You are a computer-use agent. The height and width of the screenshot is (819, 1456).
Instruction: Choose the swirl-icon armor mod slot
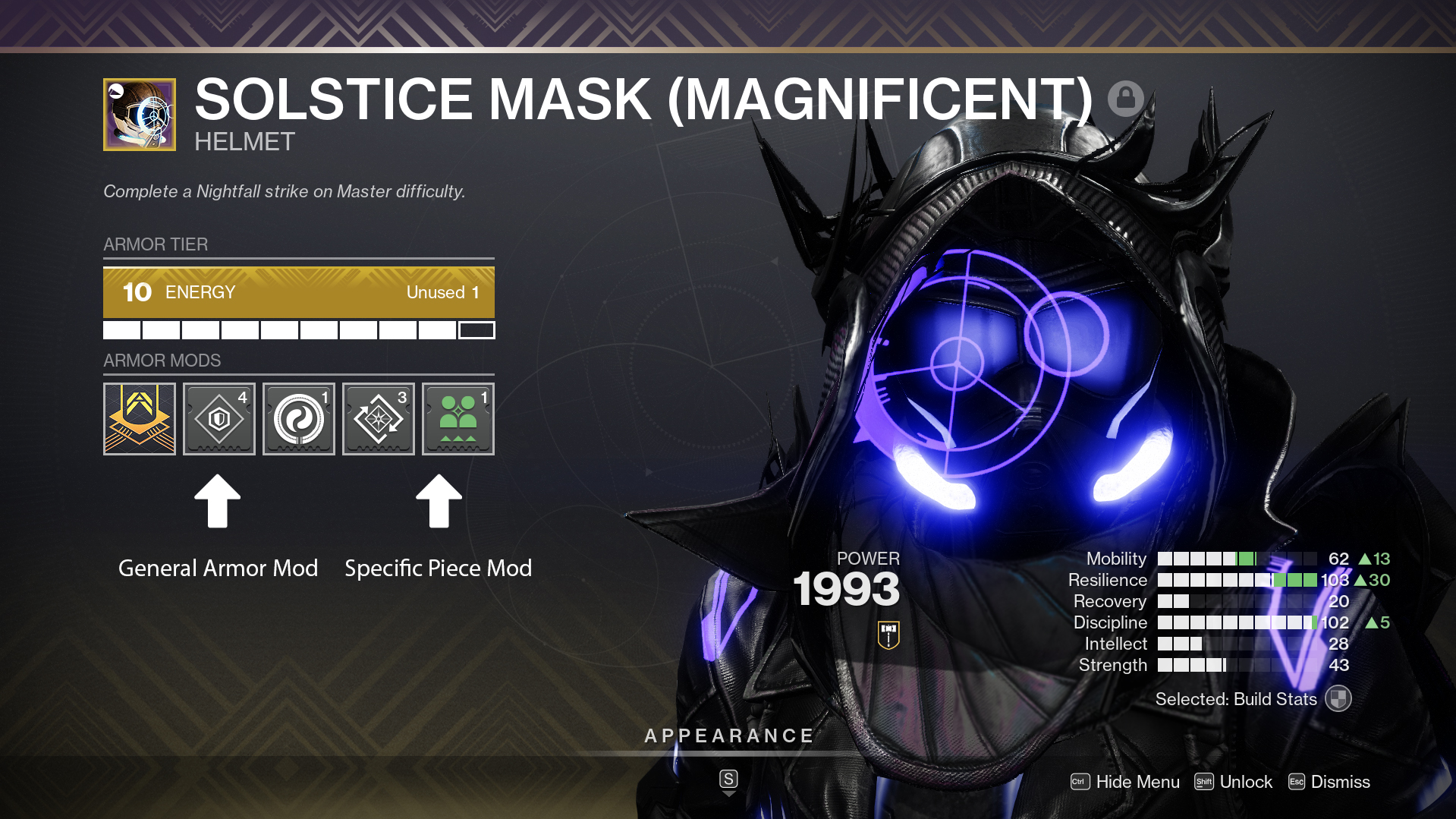point(299,419)
